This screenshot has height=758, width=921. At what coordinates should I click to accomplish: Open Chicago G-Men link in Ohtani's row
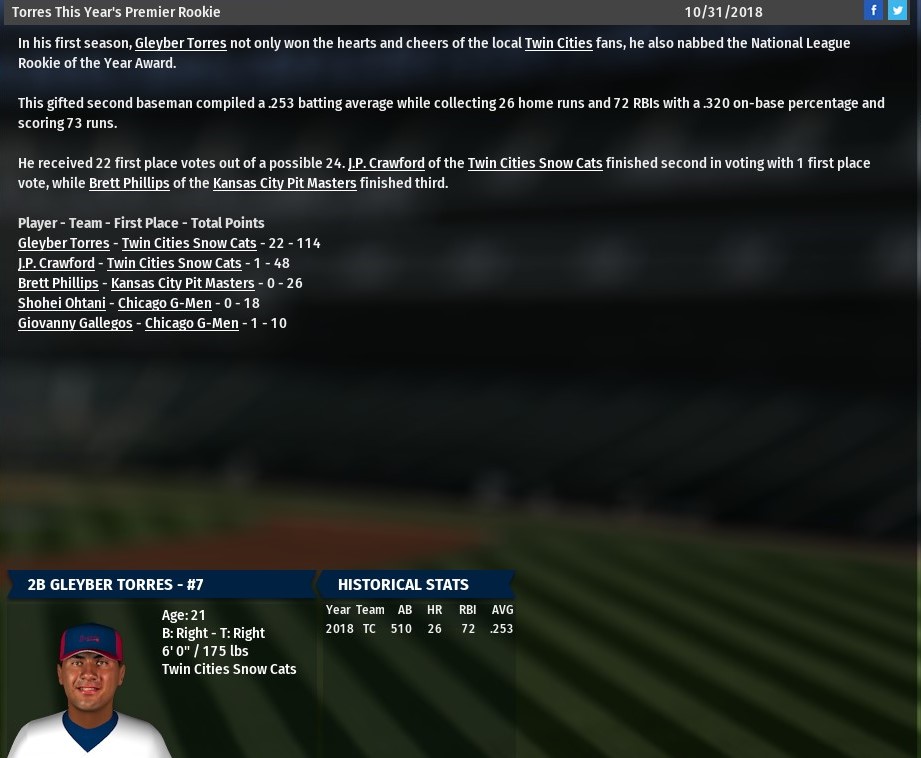click(164, 304)
